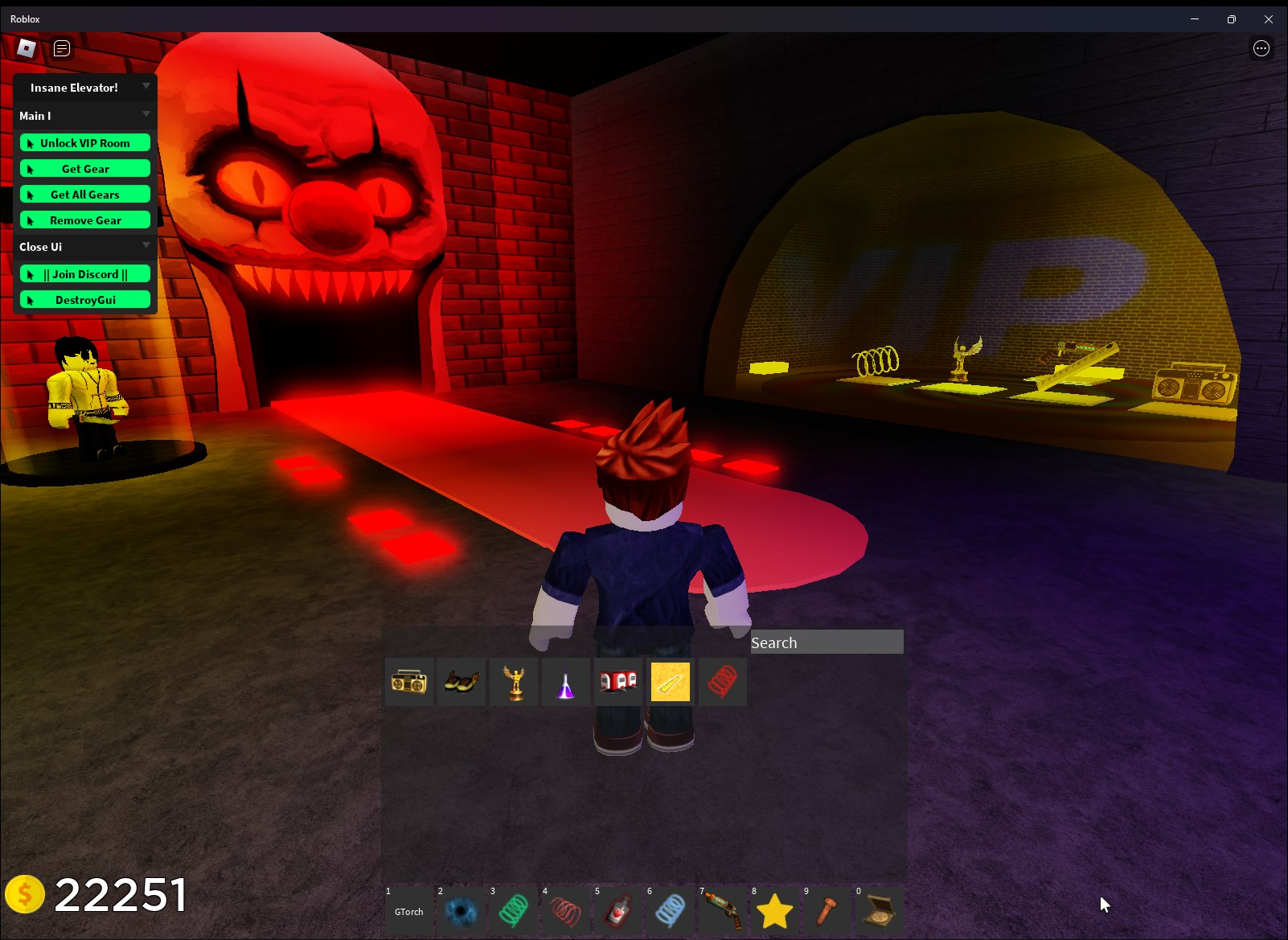1288x940 pixels.
Task: Select the winged sneakers inventory item
Action: click(x=461, y=681)
